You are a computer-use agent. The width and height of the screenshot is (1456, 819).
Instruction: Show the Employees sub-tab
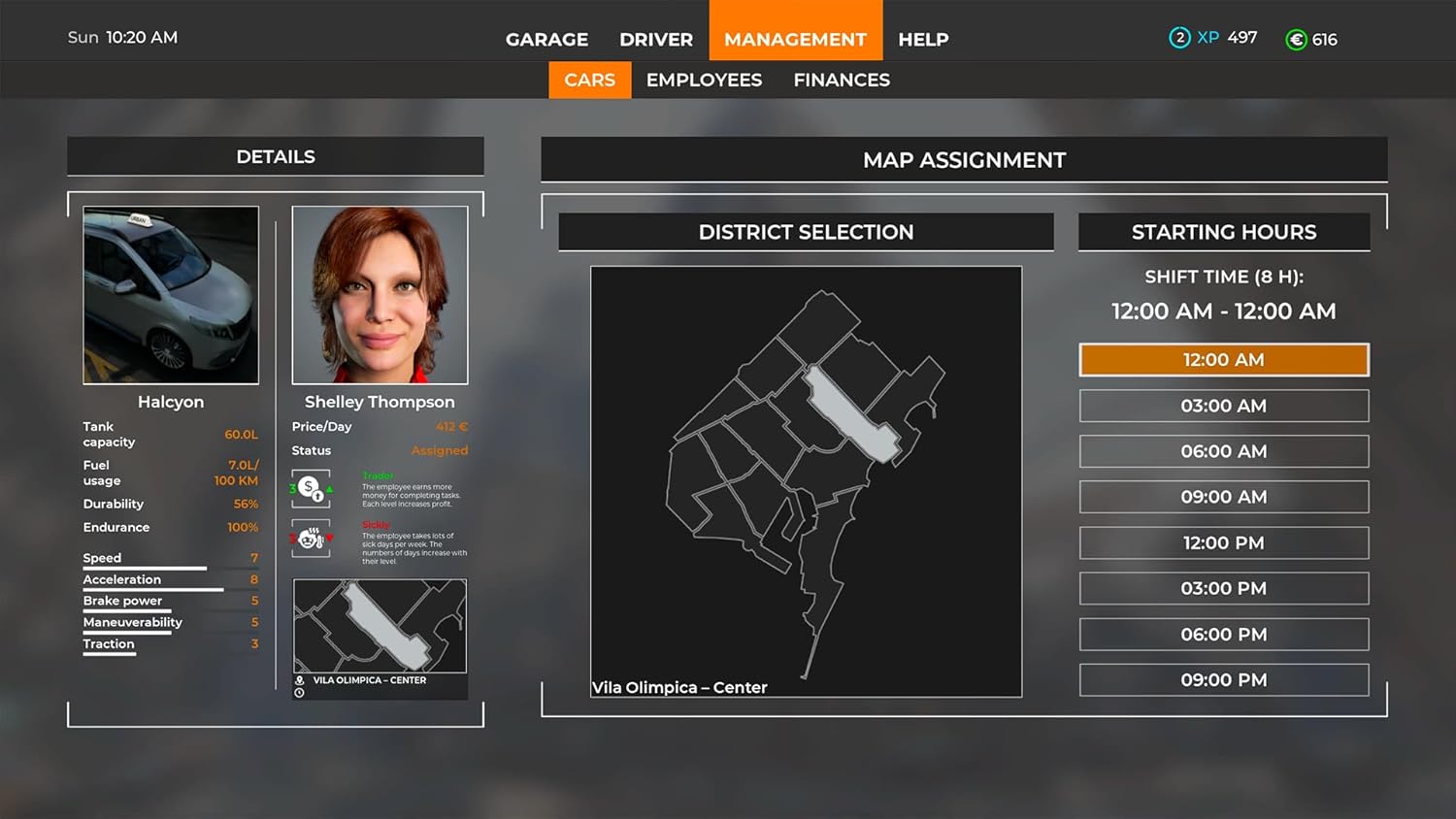click(x=704, y=81)
